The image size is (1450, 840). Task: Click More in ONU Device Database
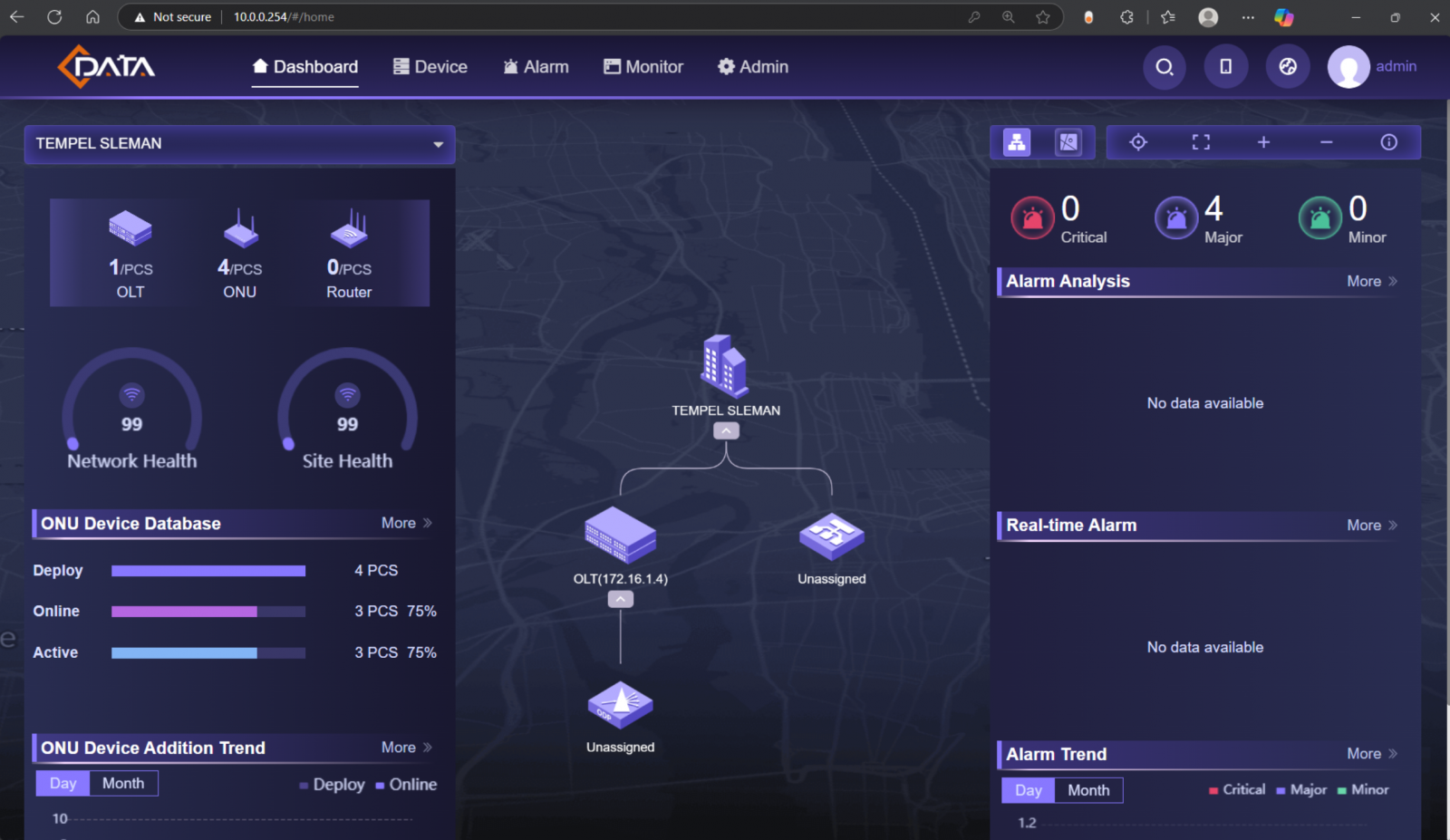coord(399,523)
